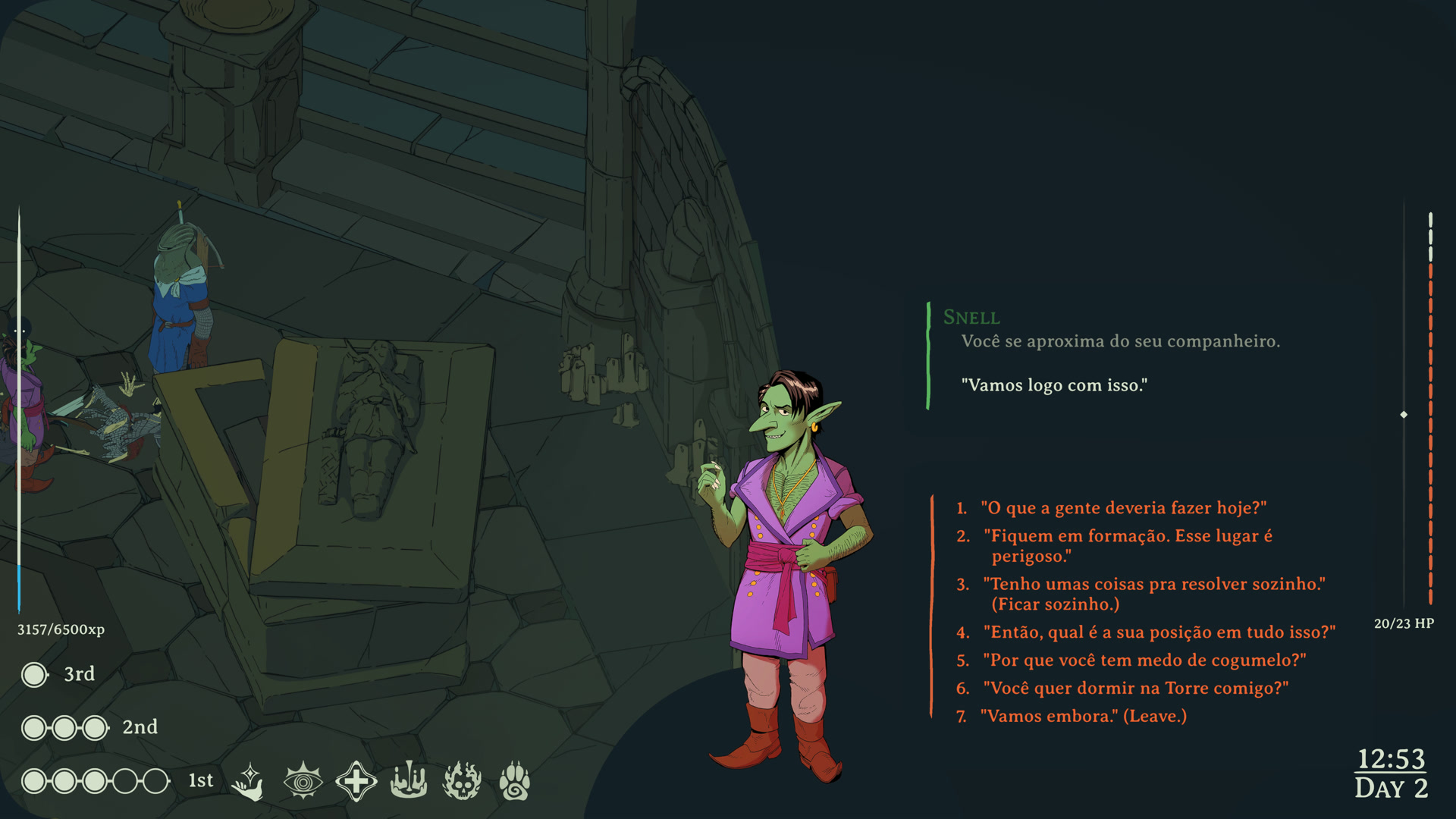The width and height of the screenshot is (1456, 819).
Task: Select the "Ficar sozinho" dialogue option
Action: tap(1153, 594)
